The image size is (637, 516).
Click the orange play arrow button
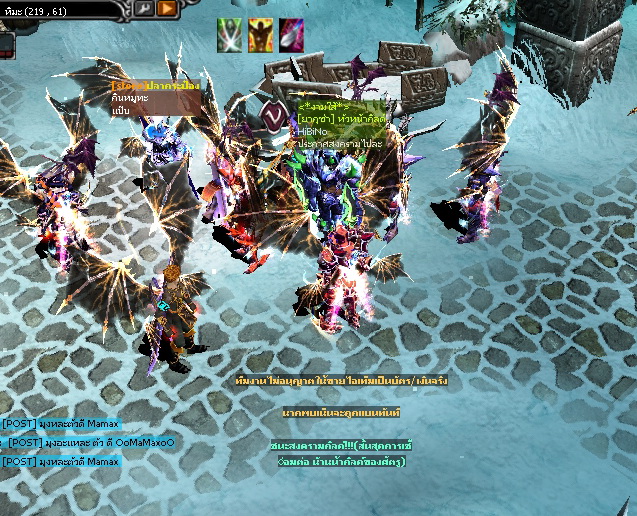pyautogui.click(x=166, y=9)
